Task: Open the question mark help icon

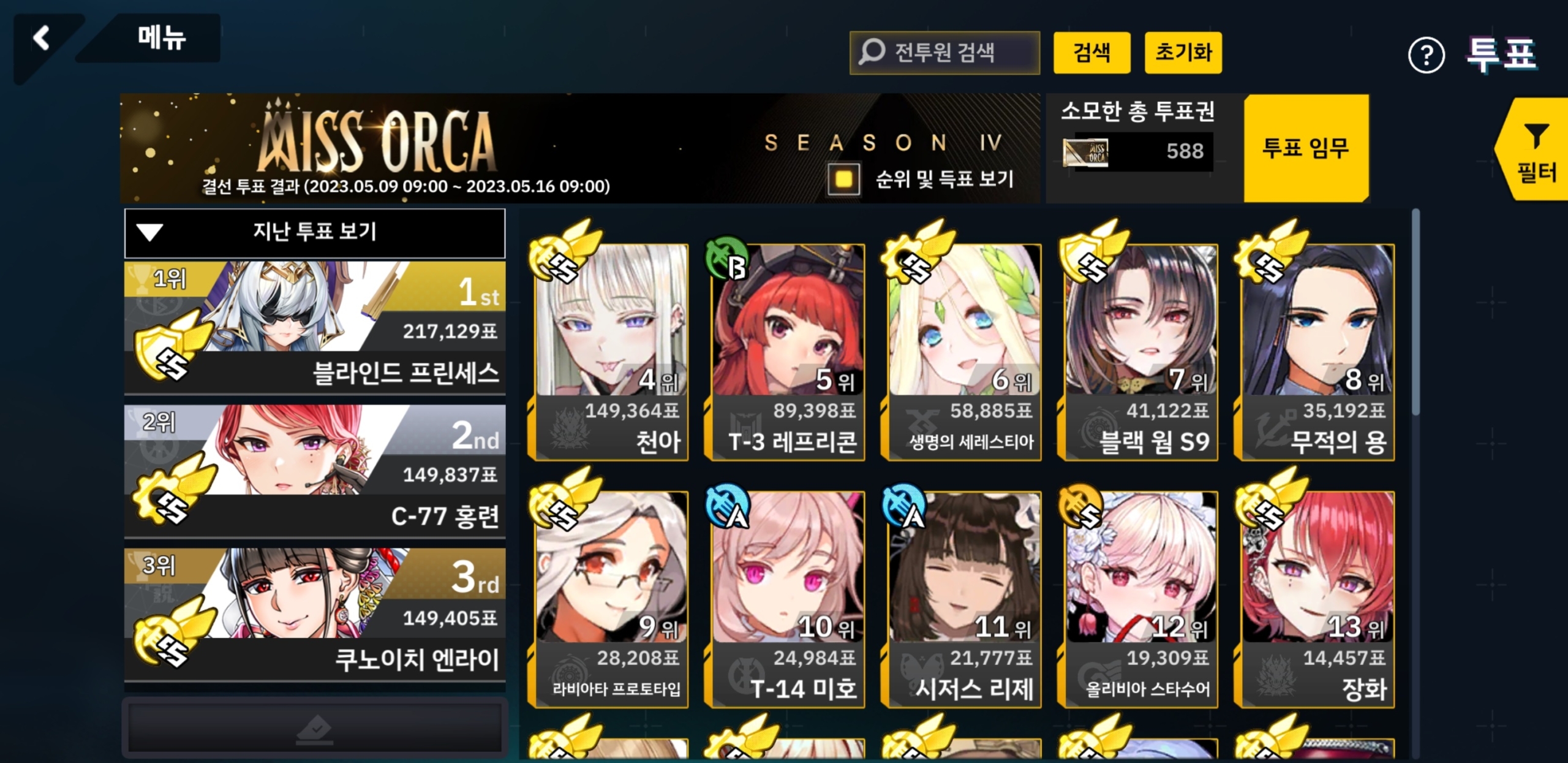Action: point(1426,56)
